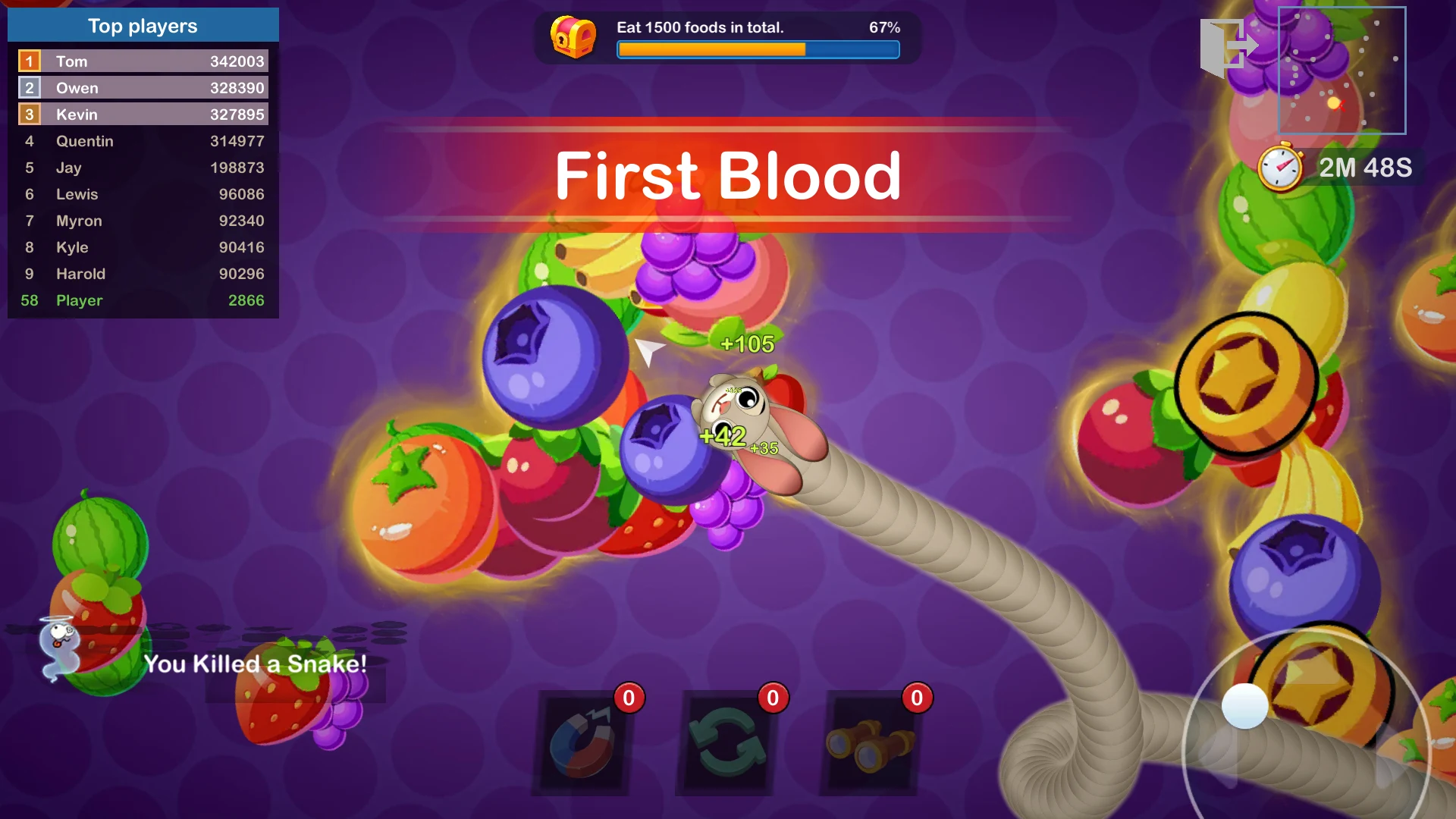
Task: Select Owen's leaderboard row
Action: point(143,88)
